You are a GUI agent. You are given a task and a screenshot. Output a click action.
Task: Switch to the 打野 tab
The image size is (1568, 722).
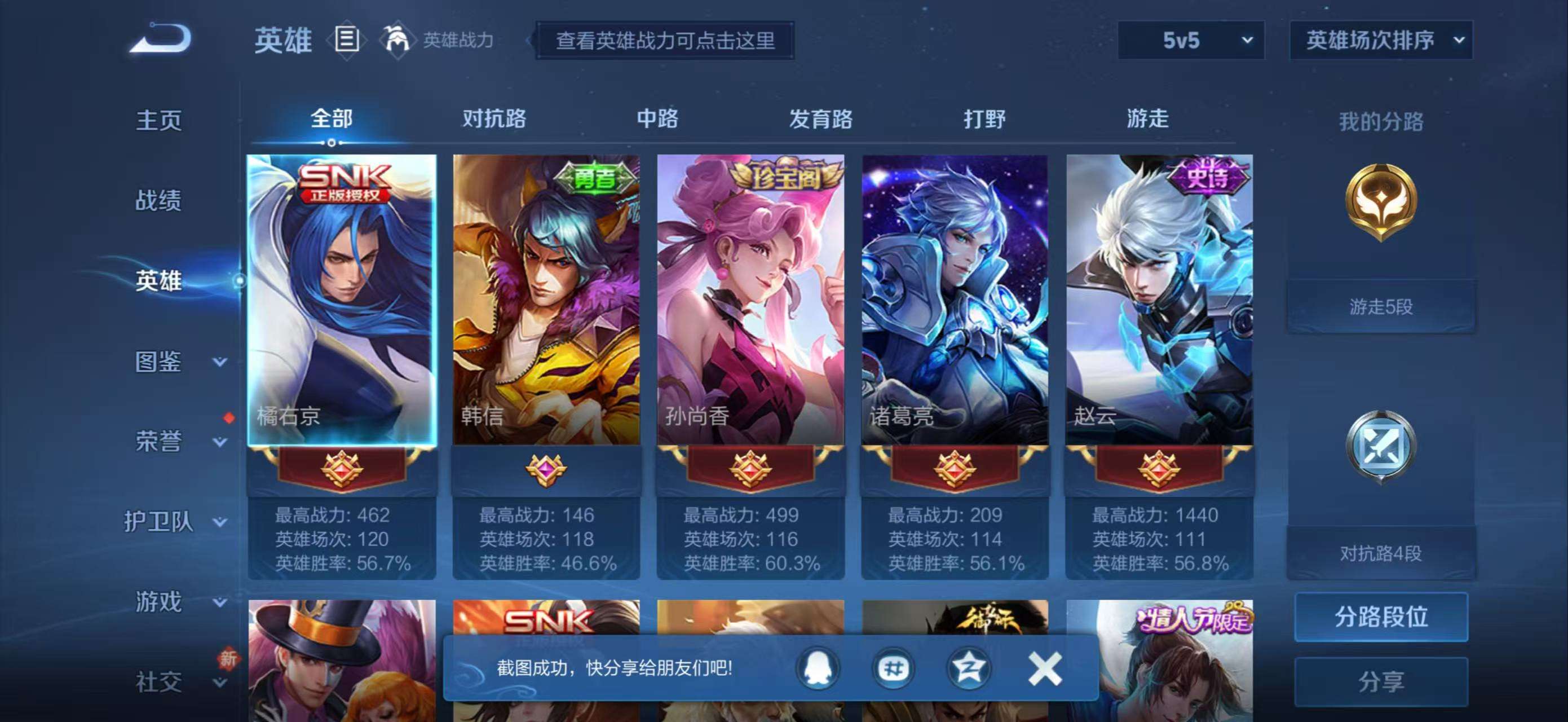point(986,120)
